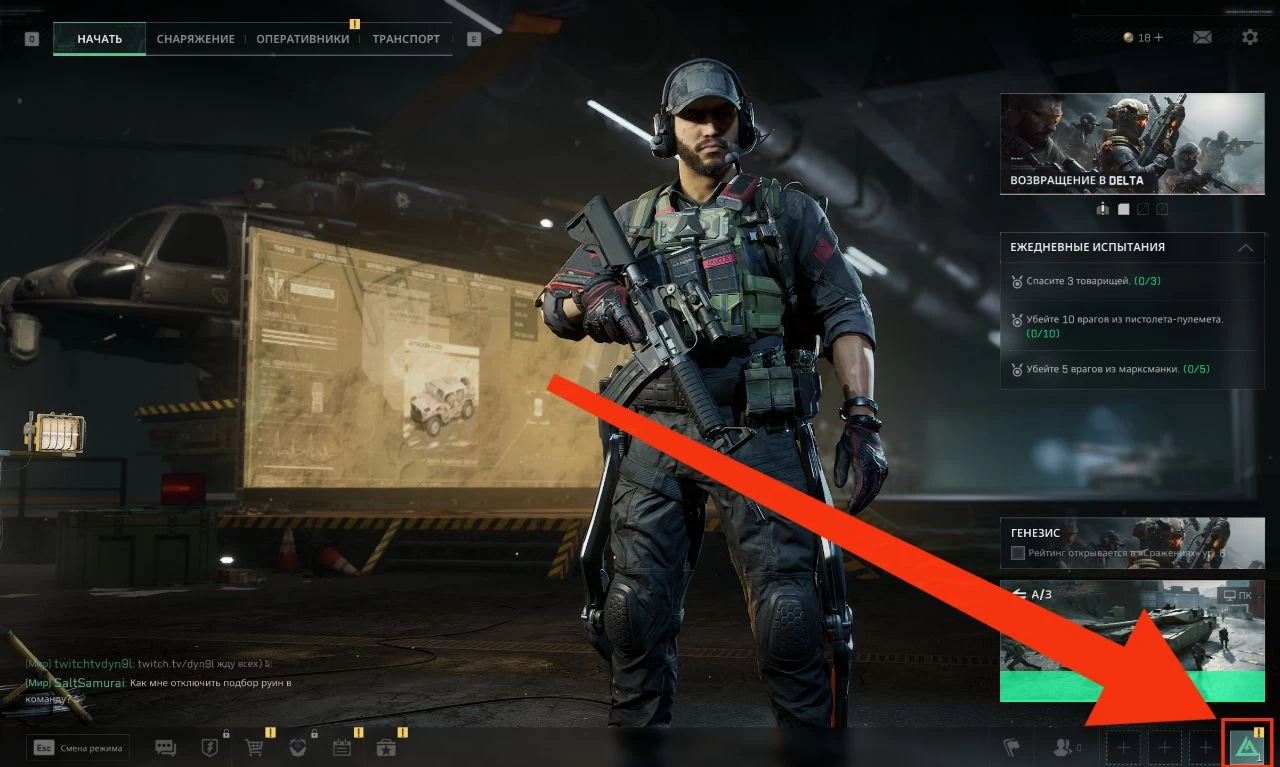Go to the ТРАНСПОРТ tab

click(406, 39)
